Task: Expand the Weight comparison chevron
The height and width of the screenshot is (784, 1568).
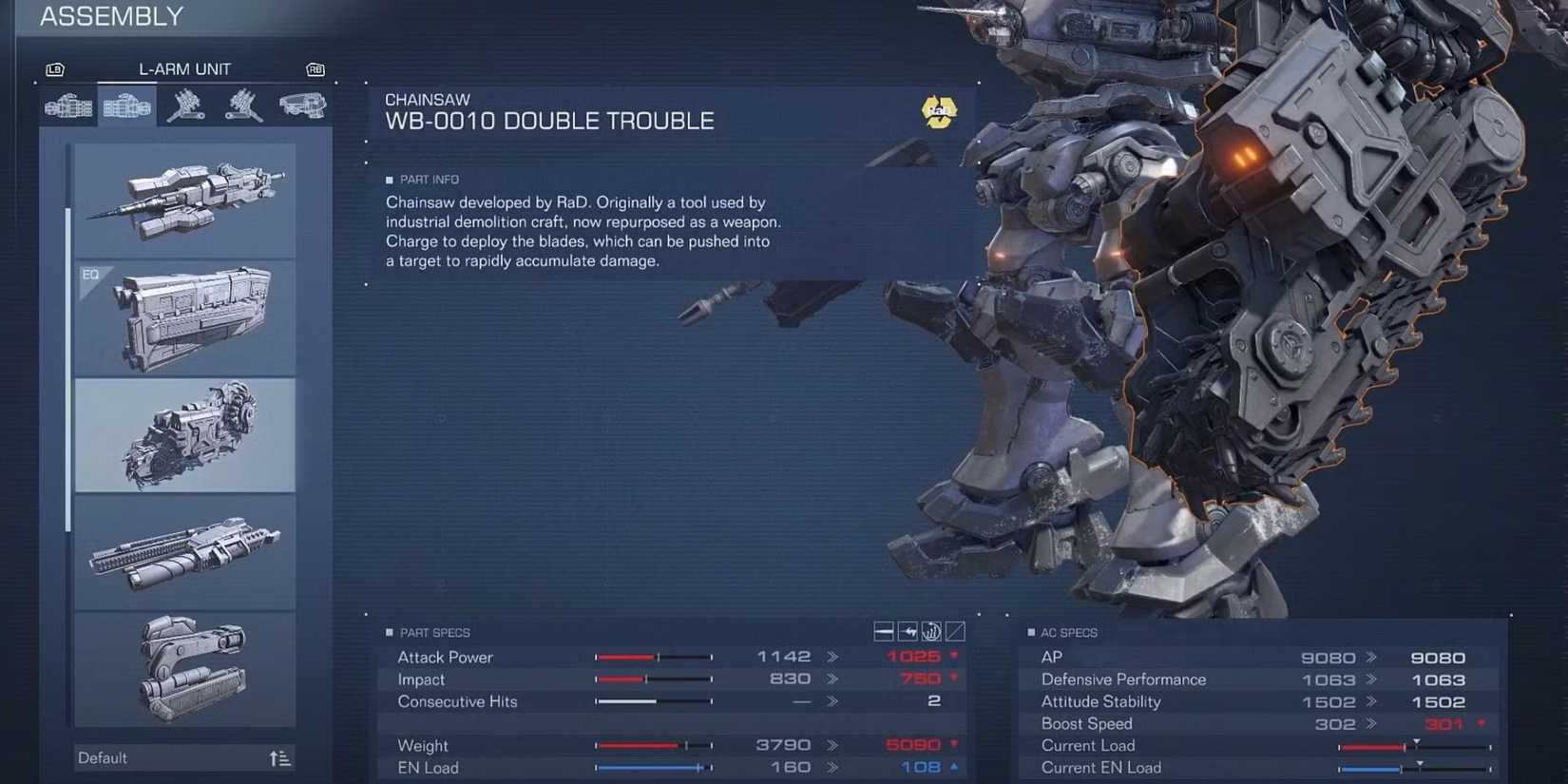Action: pos(833,745)
